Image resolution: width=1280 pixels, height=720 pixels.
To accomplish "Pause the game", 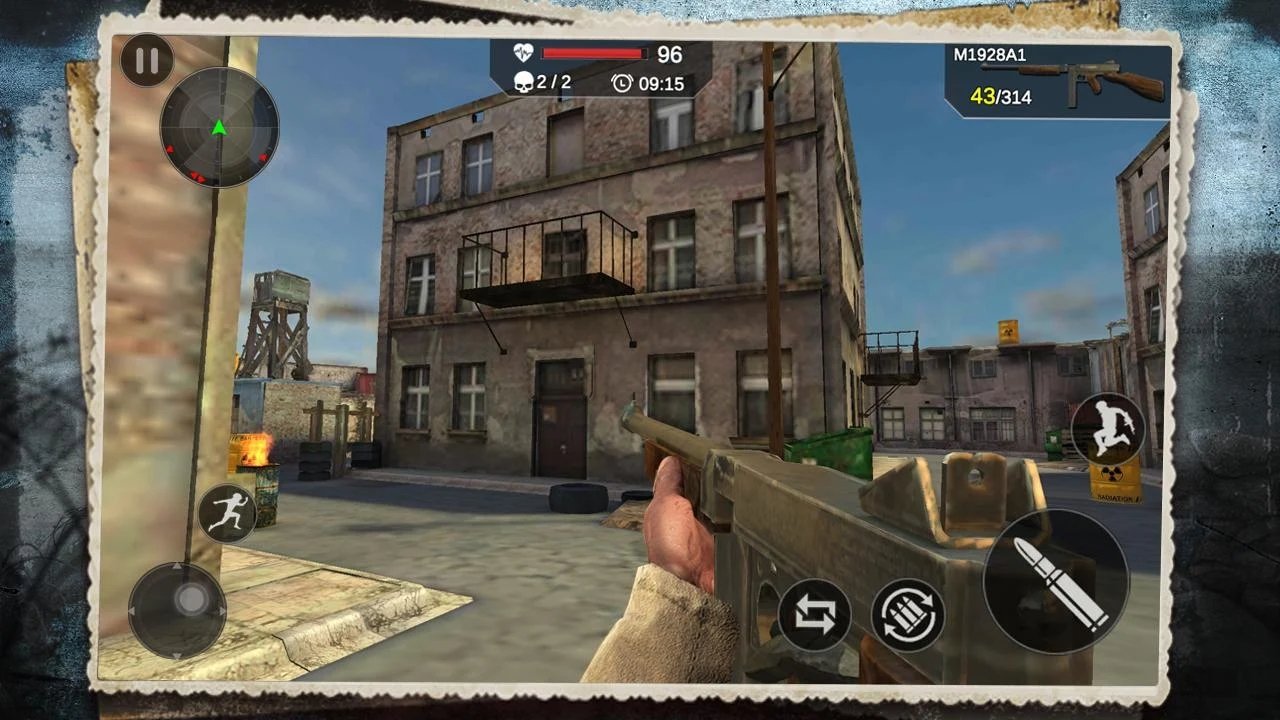I will [147, 61].
